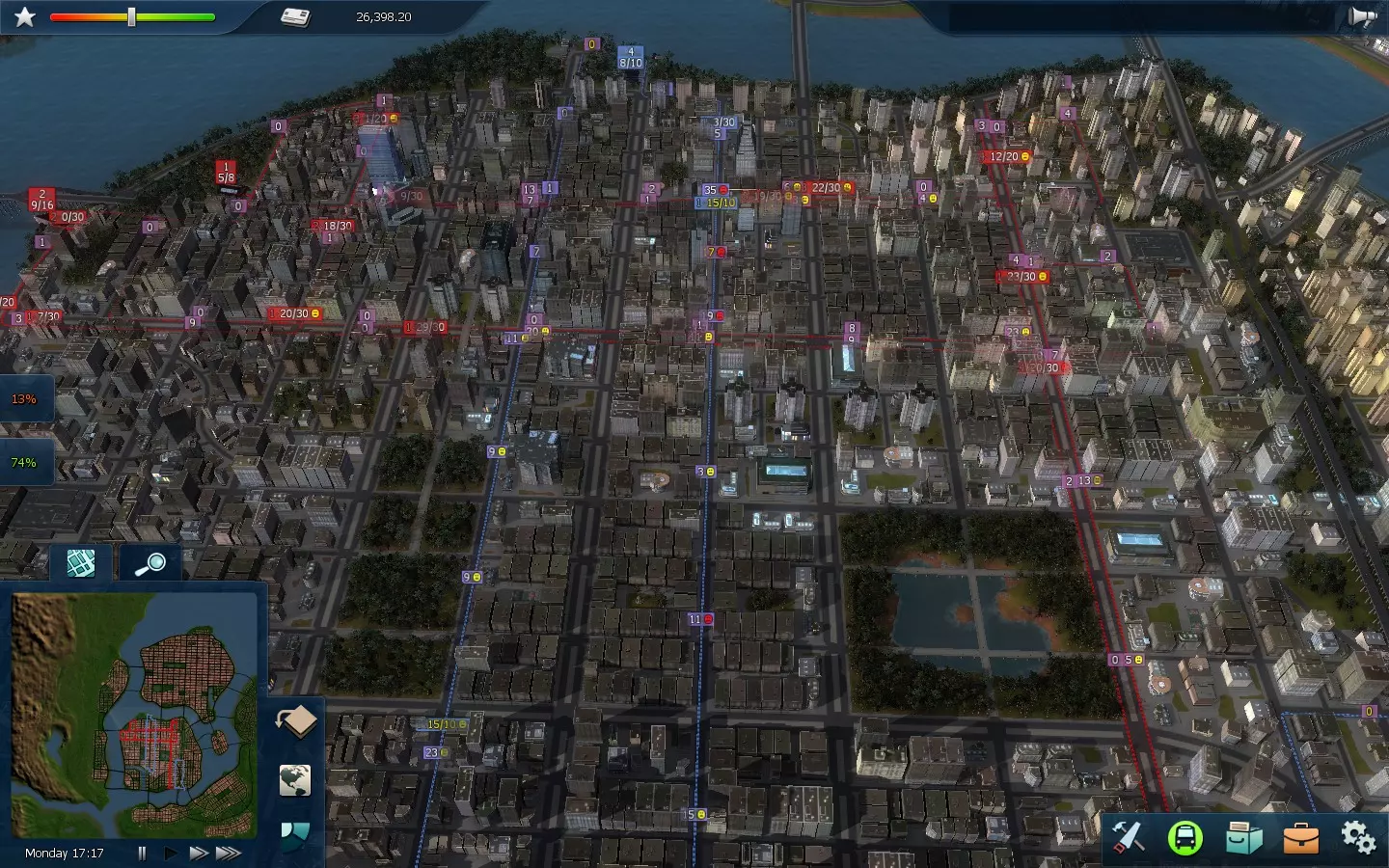Screen dimensions: 1389x868
Task: Open the orange briefcase menu
Action: (x=1300, y=837)
